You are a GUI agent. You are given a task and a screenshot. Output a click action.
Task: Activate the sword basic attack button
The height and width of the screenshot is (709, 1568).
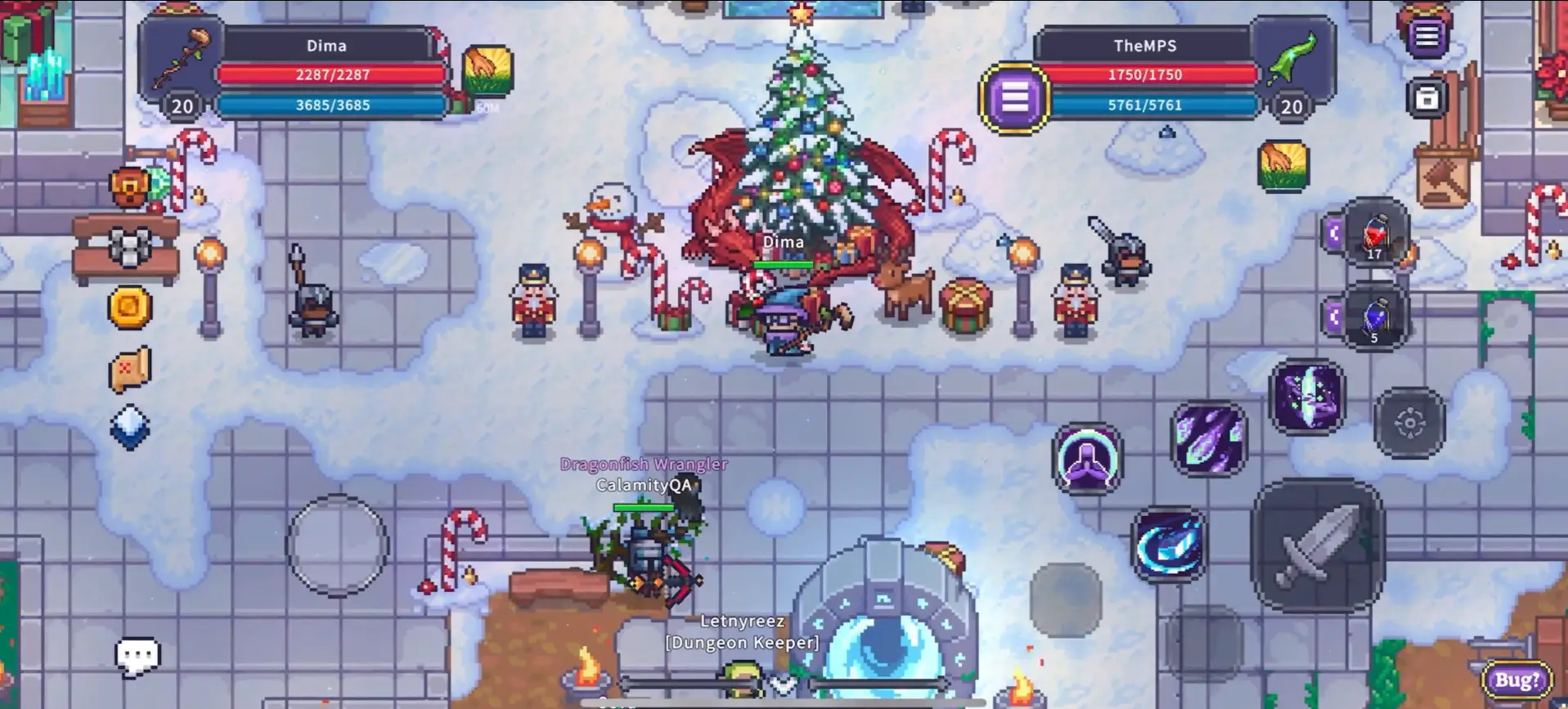(x=1317, y=545)
